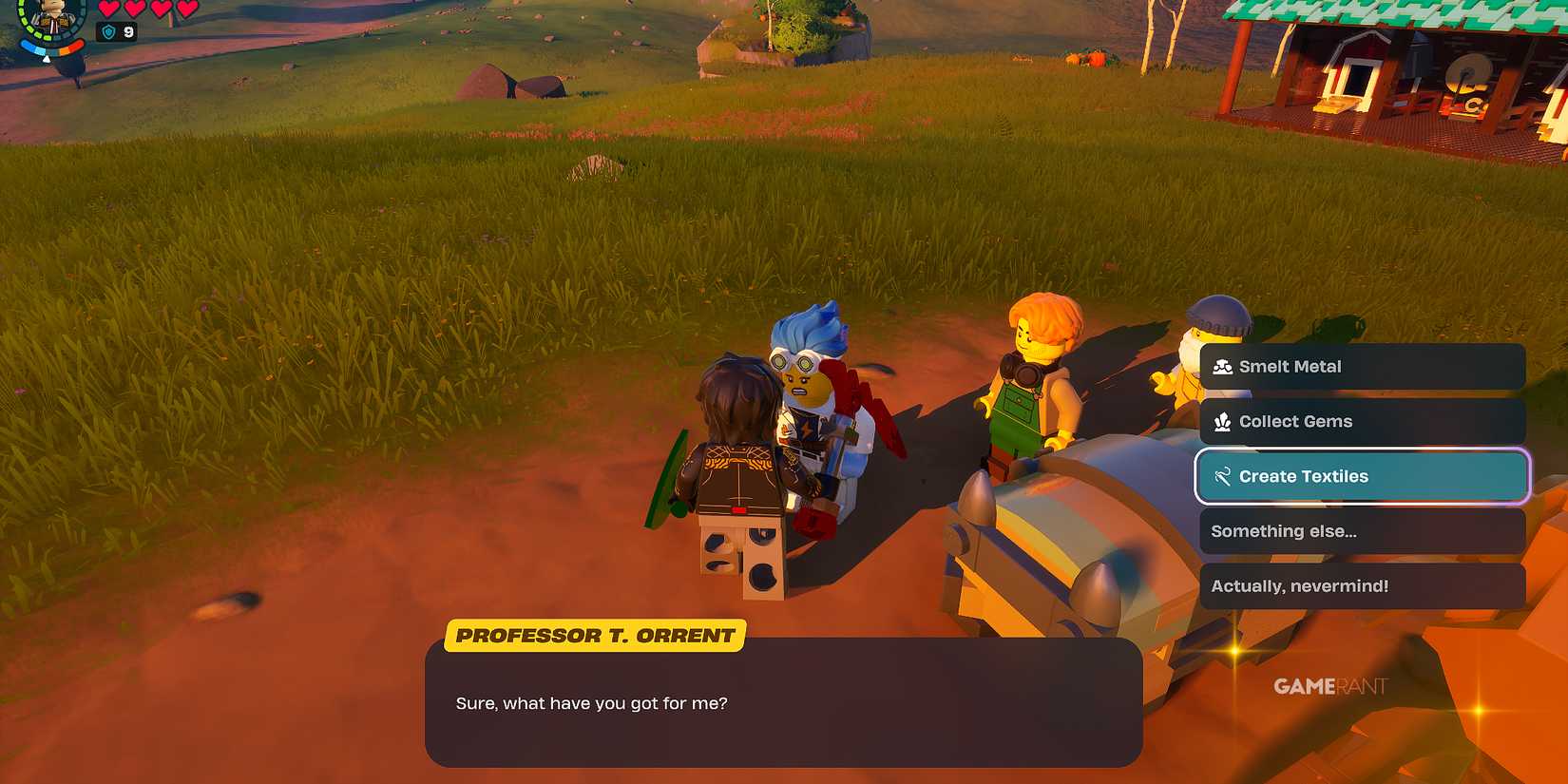Click the white arrow marker on the temperature gauge

47,59
